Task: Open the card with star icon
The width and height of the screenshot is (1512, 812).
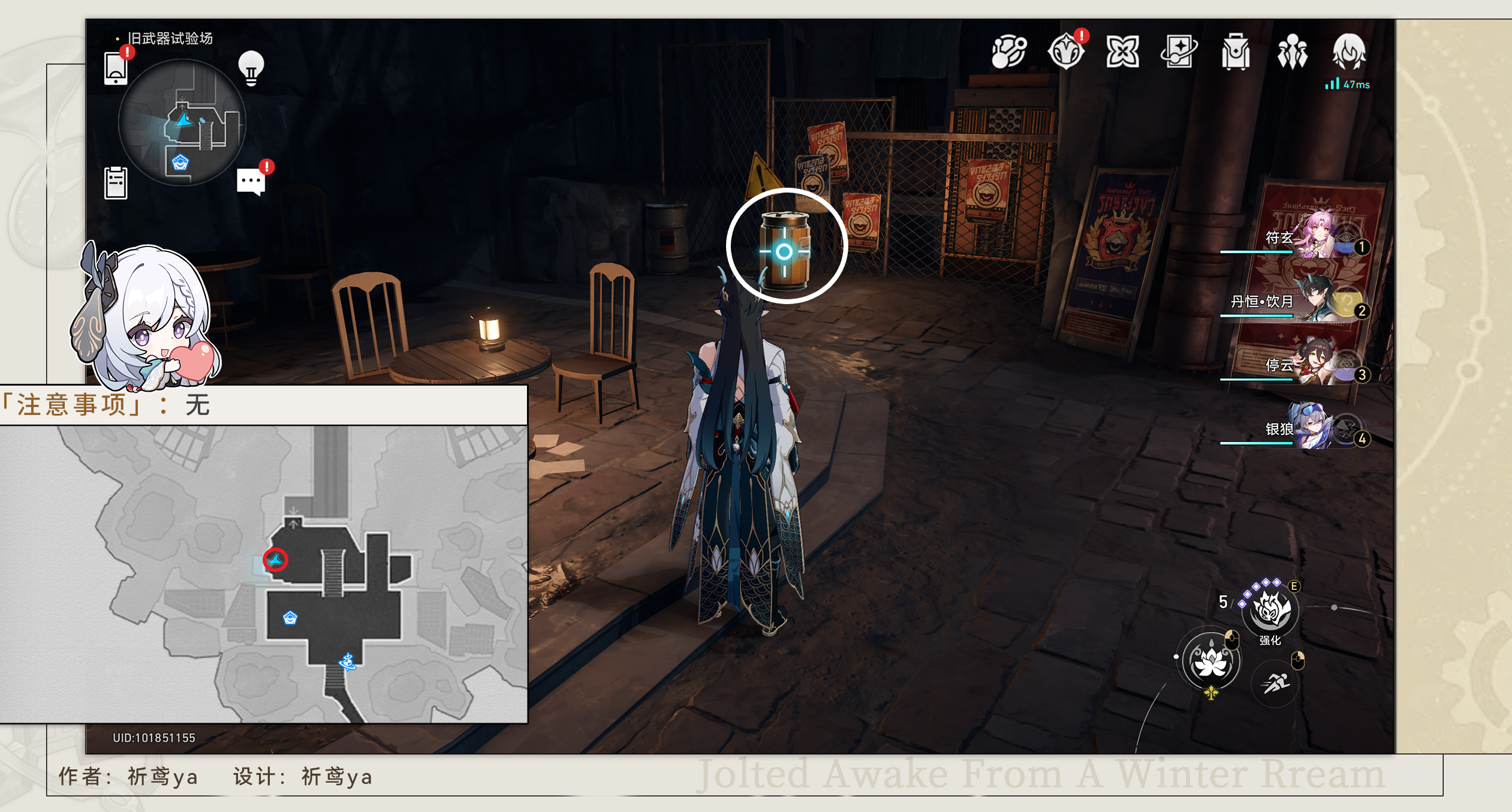Action: pos(1179,52)
